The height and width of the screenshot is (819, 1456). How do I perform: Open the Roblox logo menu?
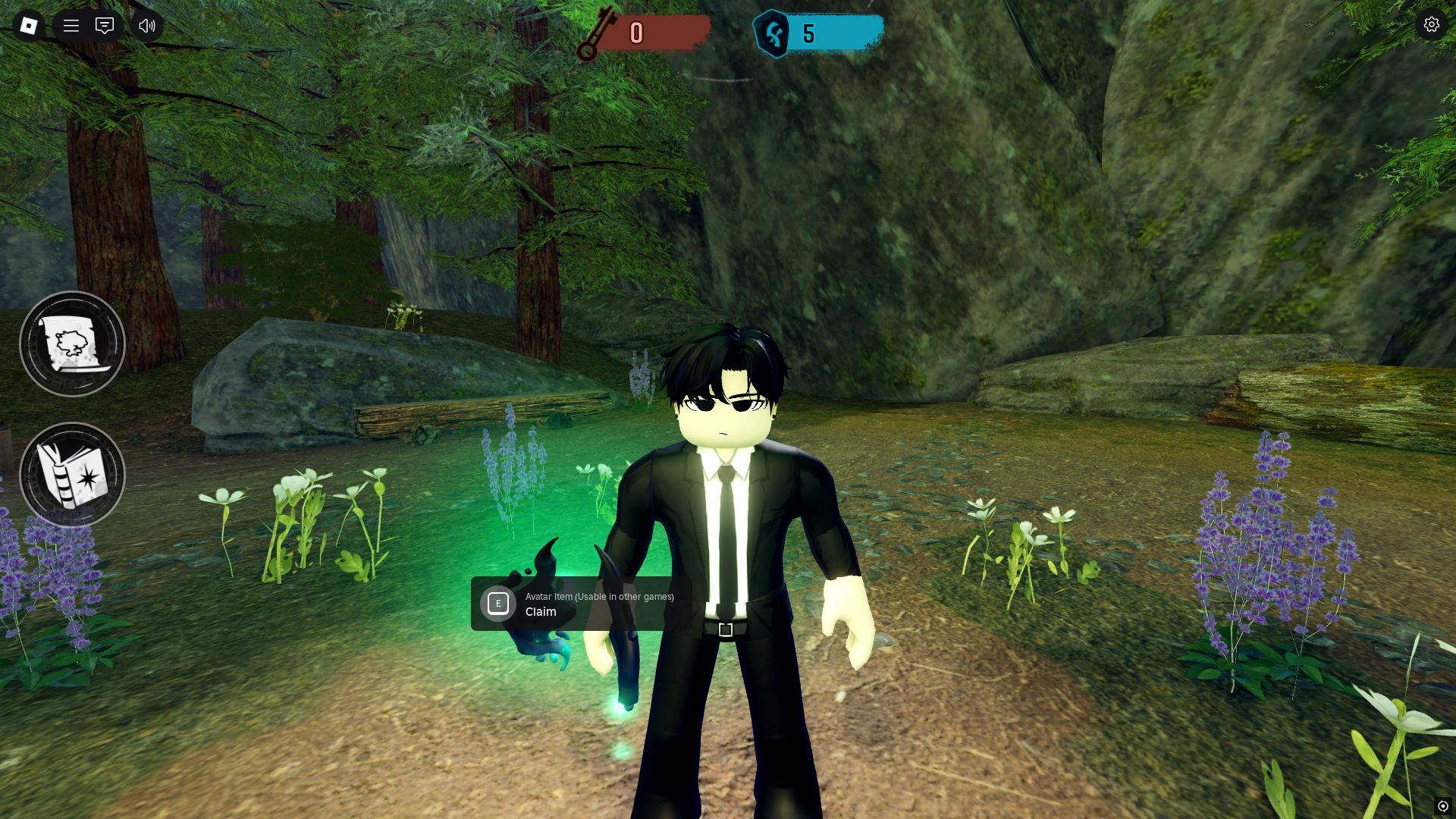(x=29, y=26)
